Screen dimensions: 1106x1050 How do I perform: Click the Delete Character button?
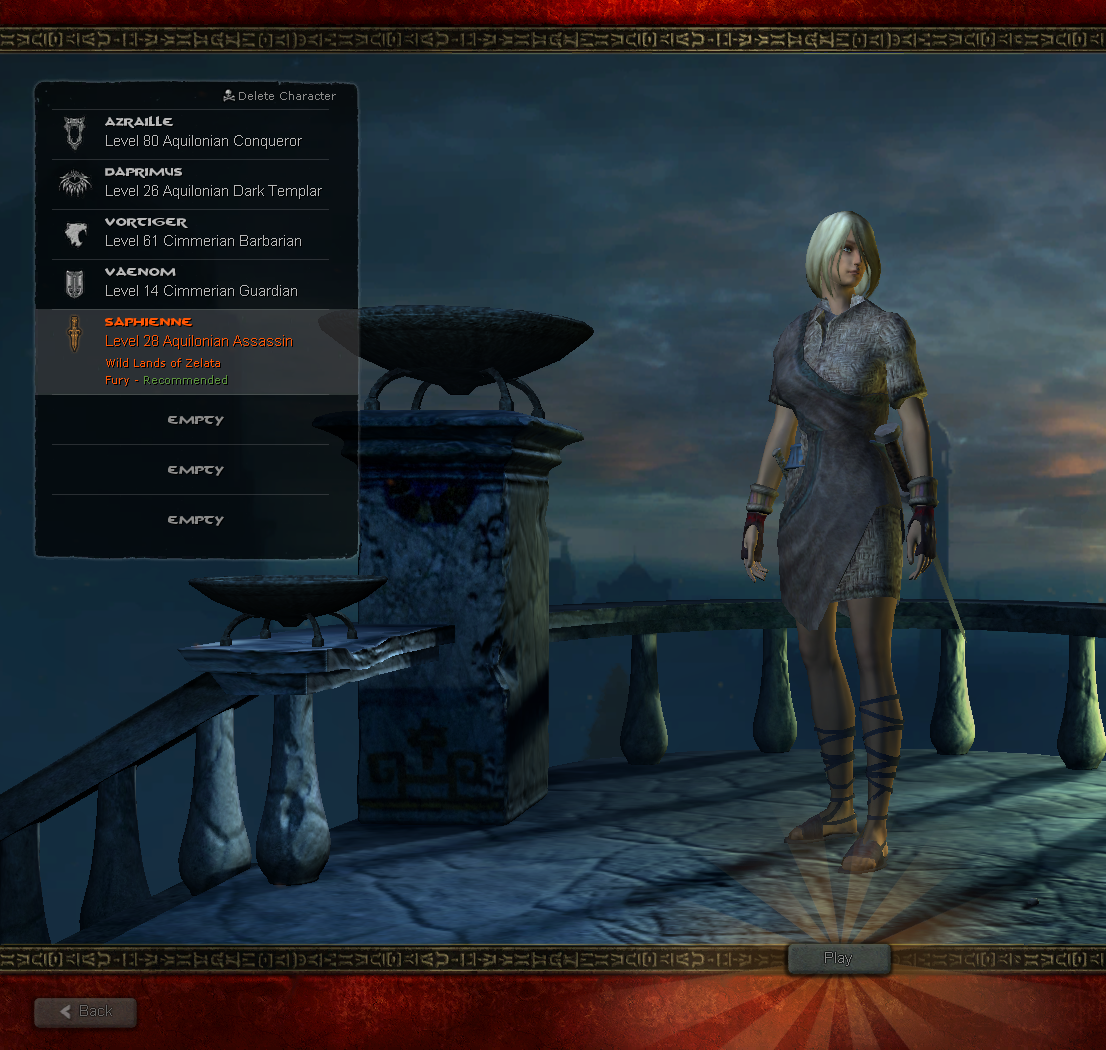[279, 96]
